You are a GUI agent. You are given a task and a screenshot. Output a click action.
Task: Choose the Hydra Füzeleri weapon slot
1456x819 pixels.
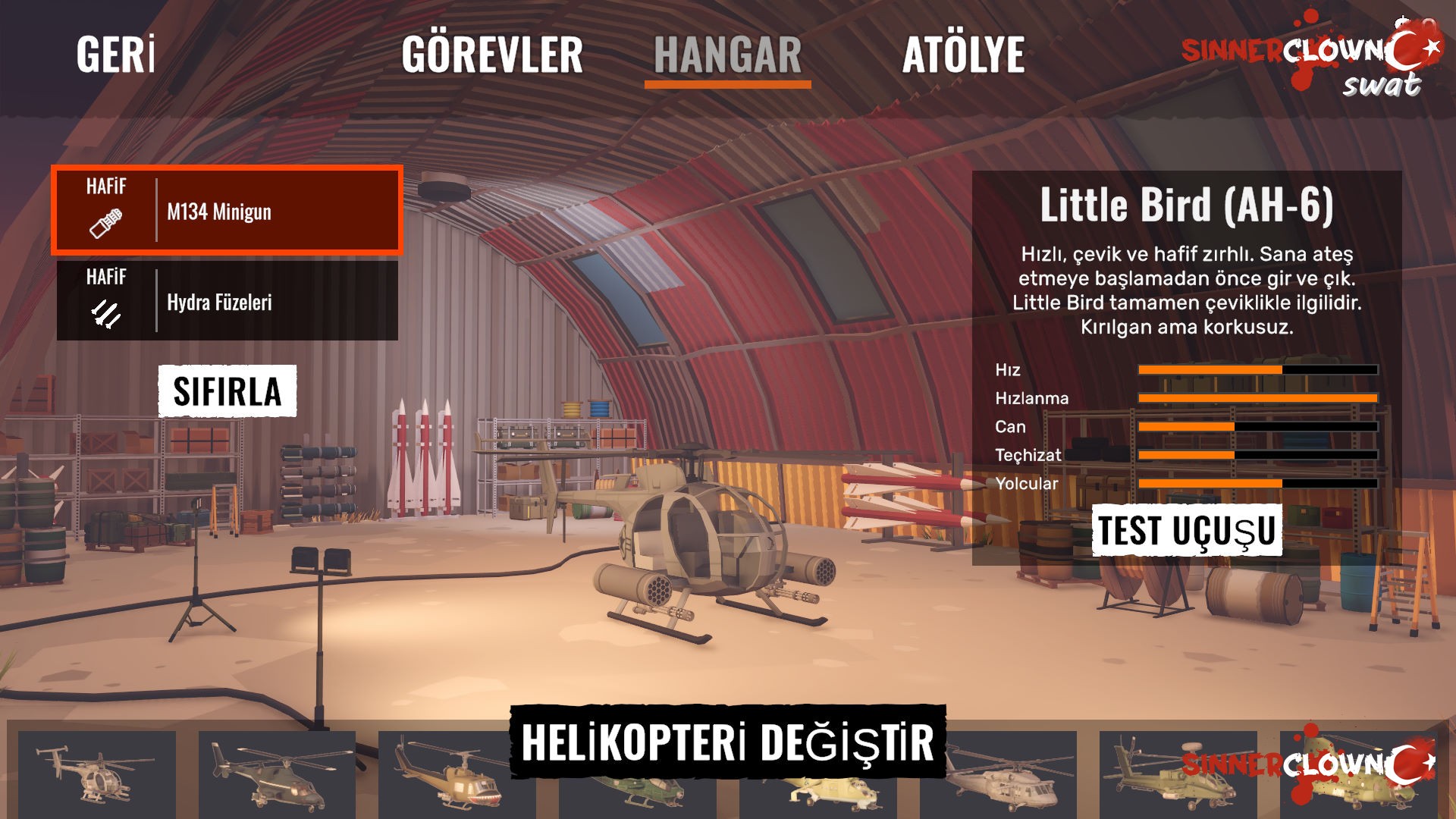point(227,301)
